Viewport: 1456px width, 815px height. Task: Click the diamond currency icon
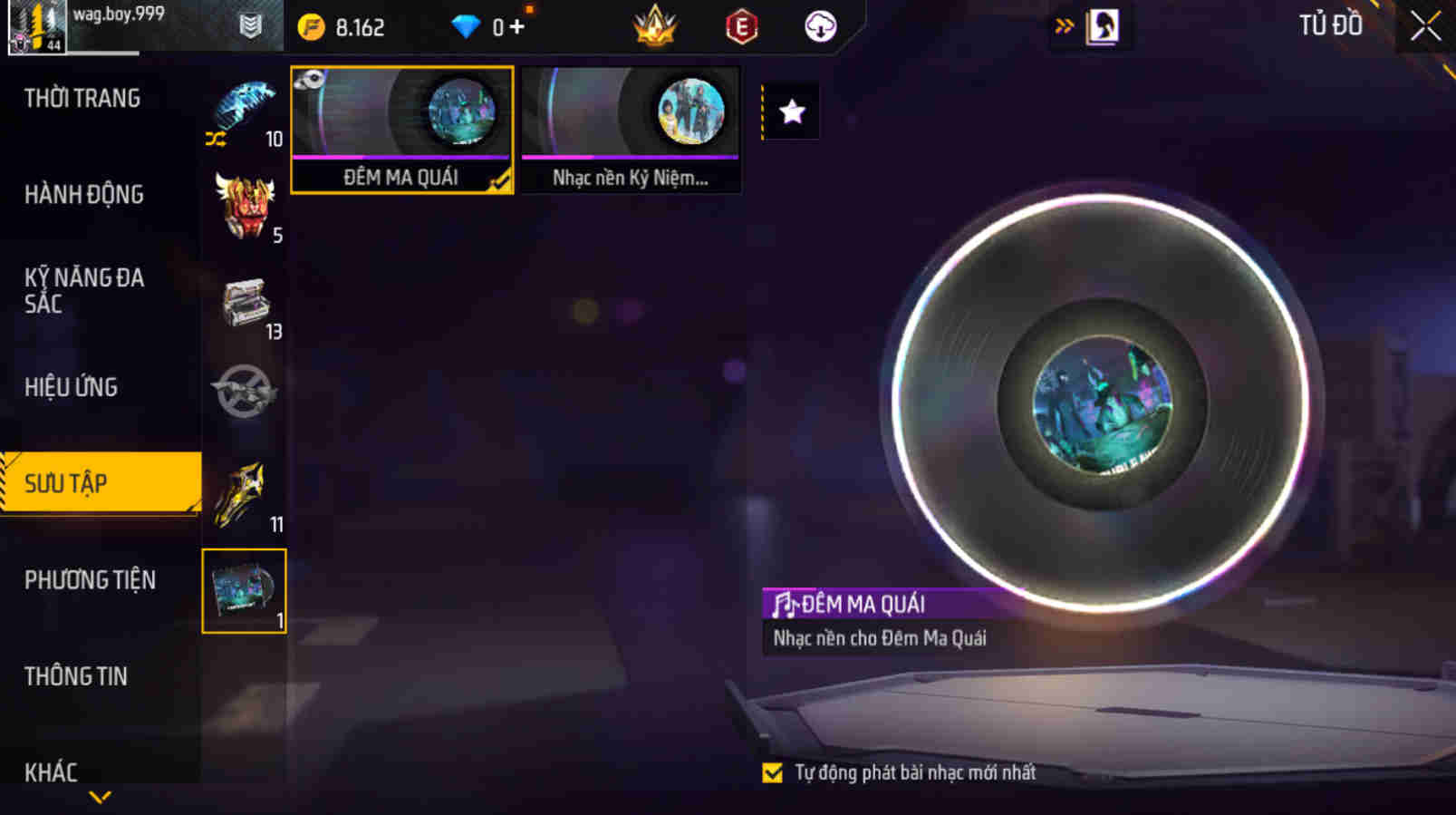click(x=465, y=25)
